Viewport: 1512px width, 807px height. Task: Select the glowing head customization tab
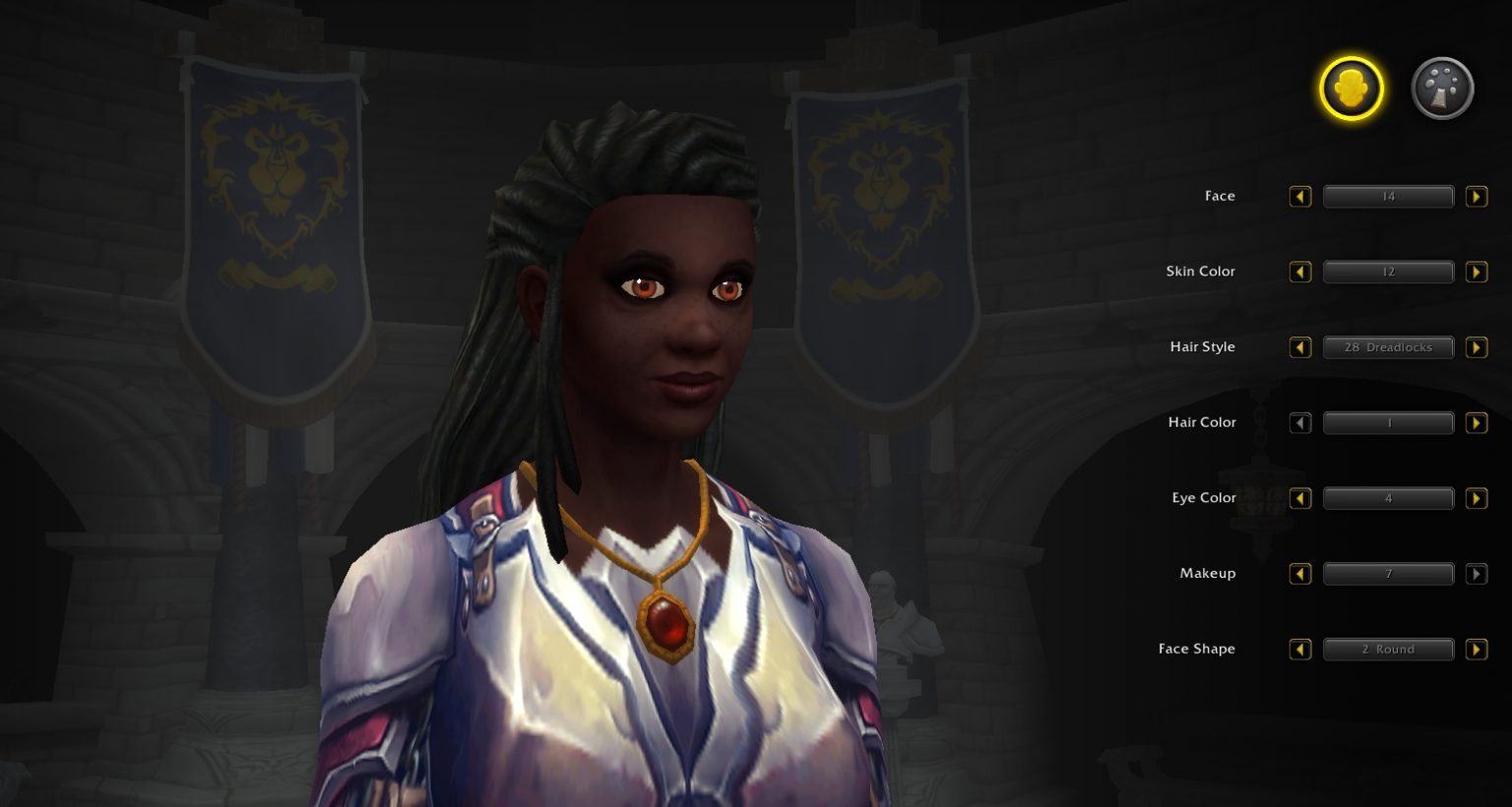pyautogui.click(x=1352, y=88)
